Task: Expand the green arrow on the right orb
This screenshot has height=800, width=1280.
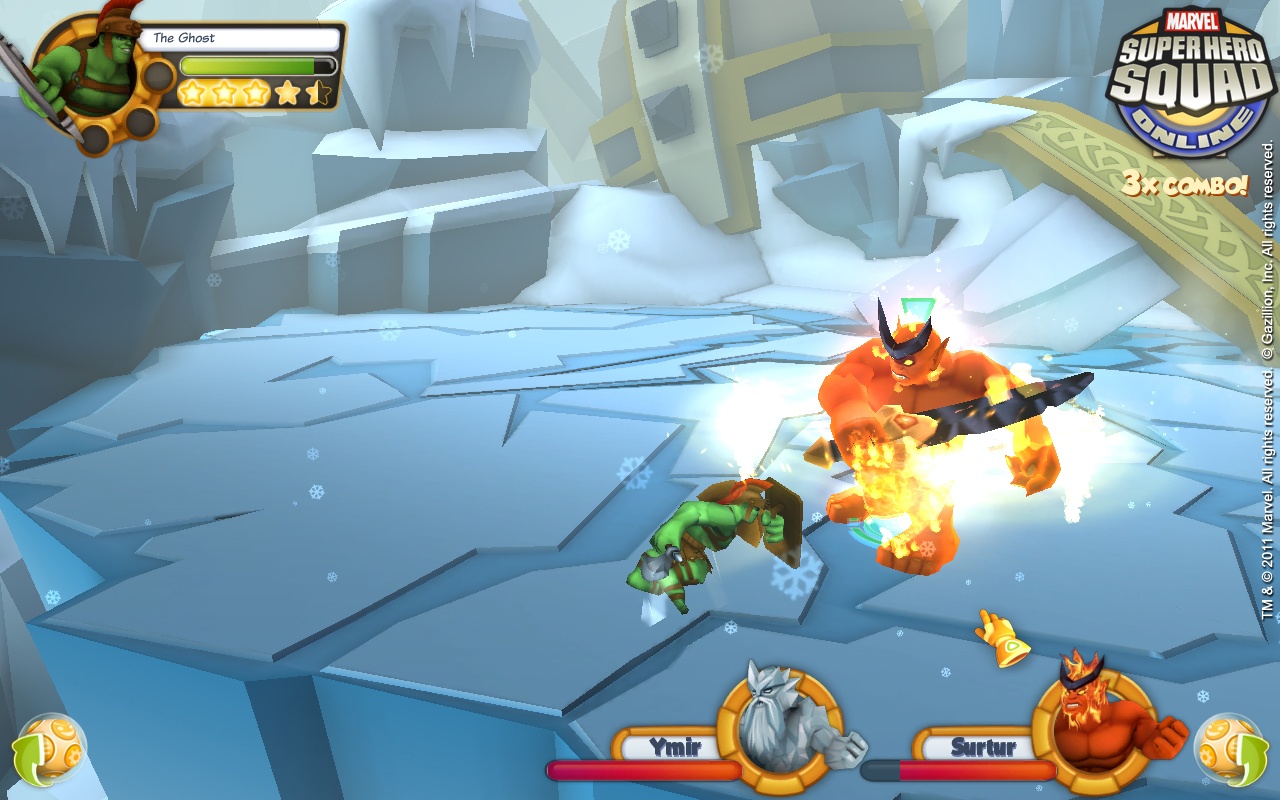Action: tap(1252, 758)
